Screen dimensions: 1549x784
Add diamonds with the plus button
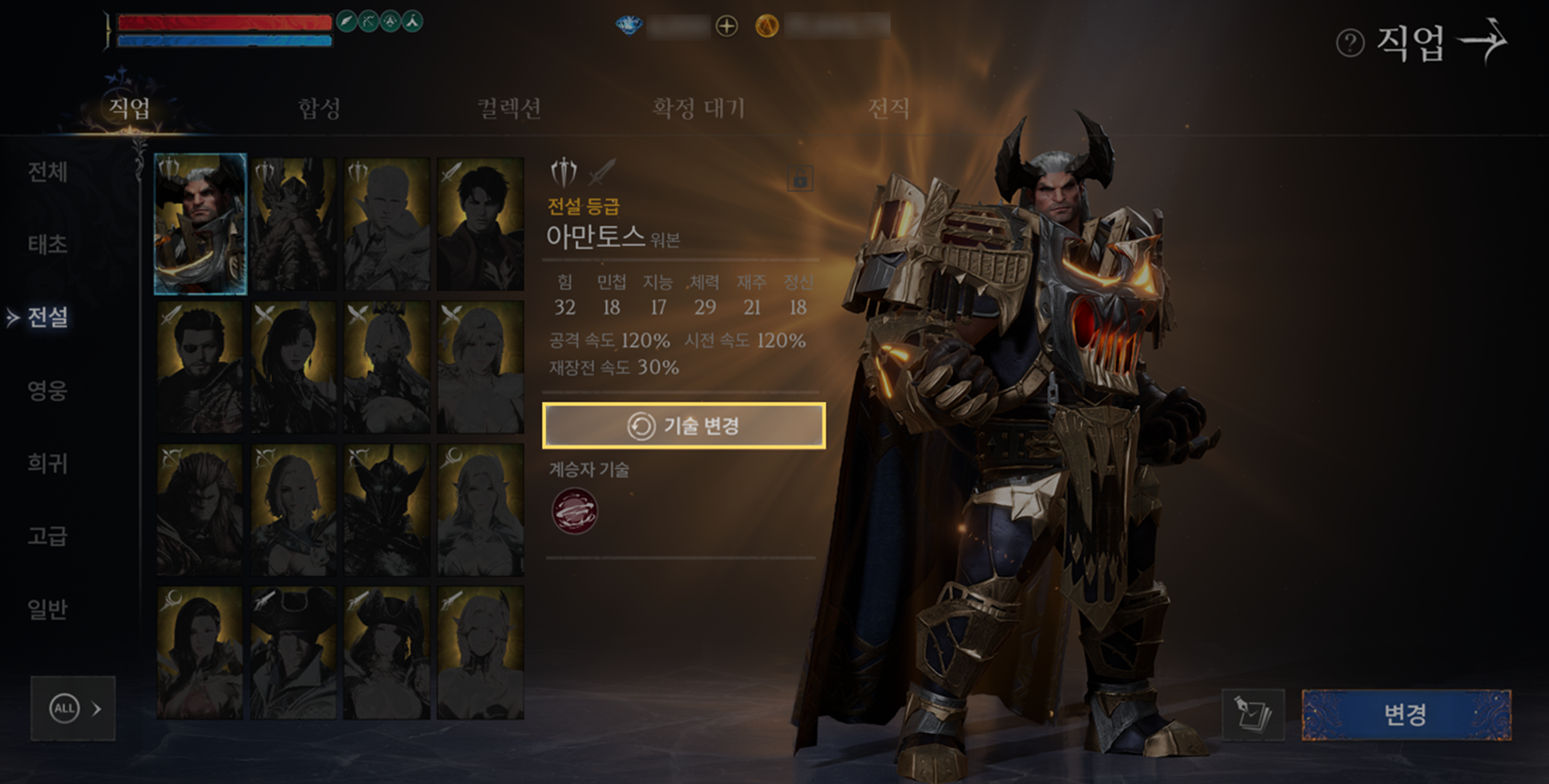tap(726, 26)
